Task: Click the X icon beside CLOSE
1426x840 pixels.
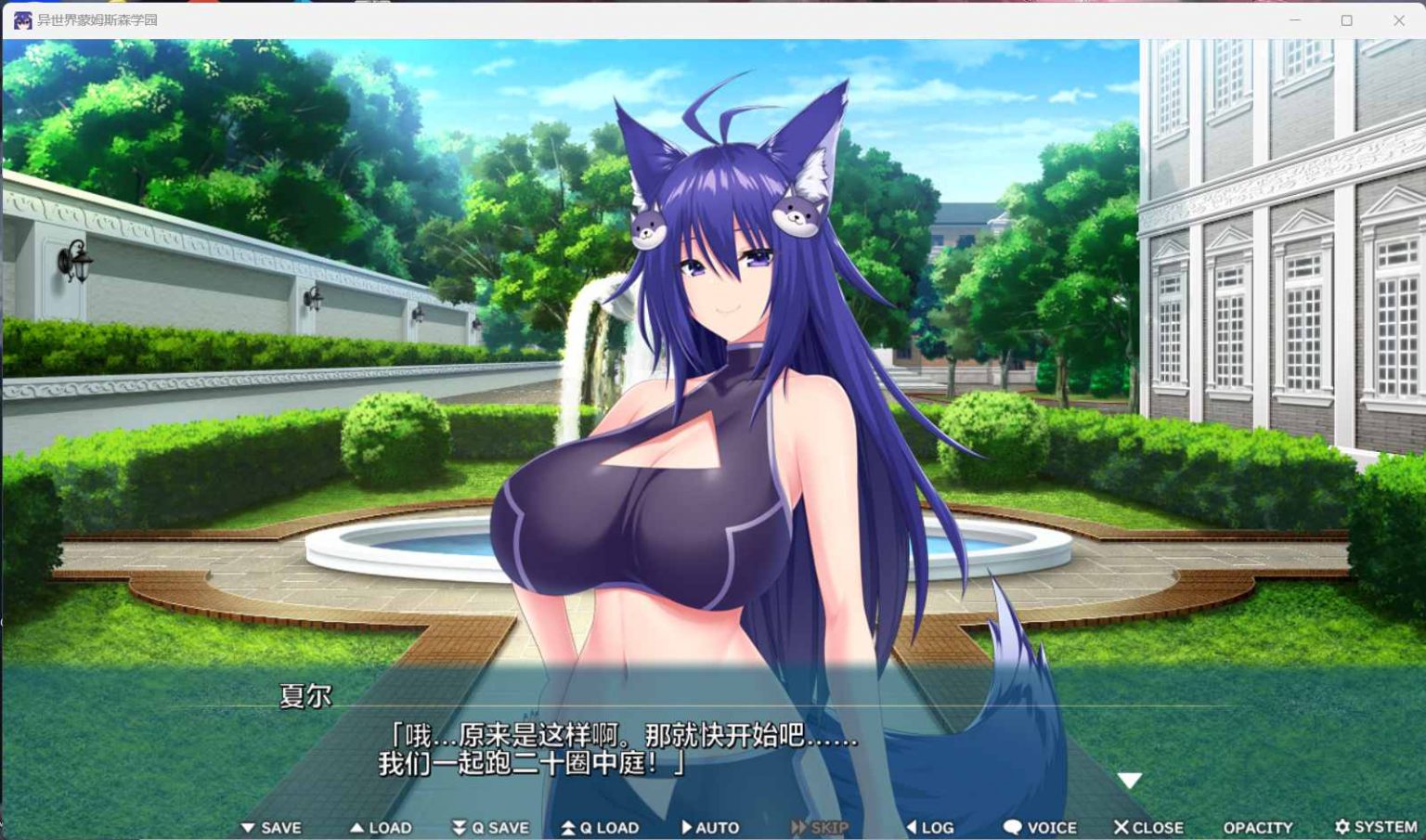Action: point(1120,826)
